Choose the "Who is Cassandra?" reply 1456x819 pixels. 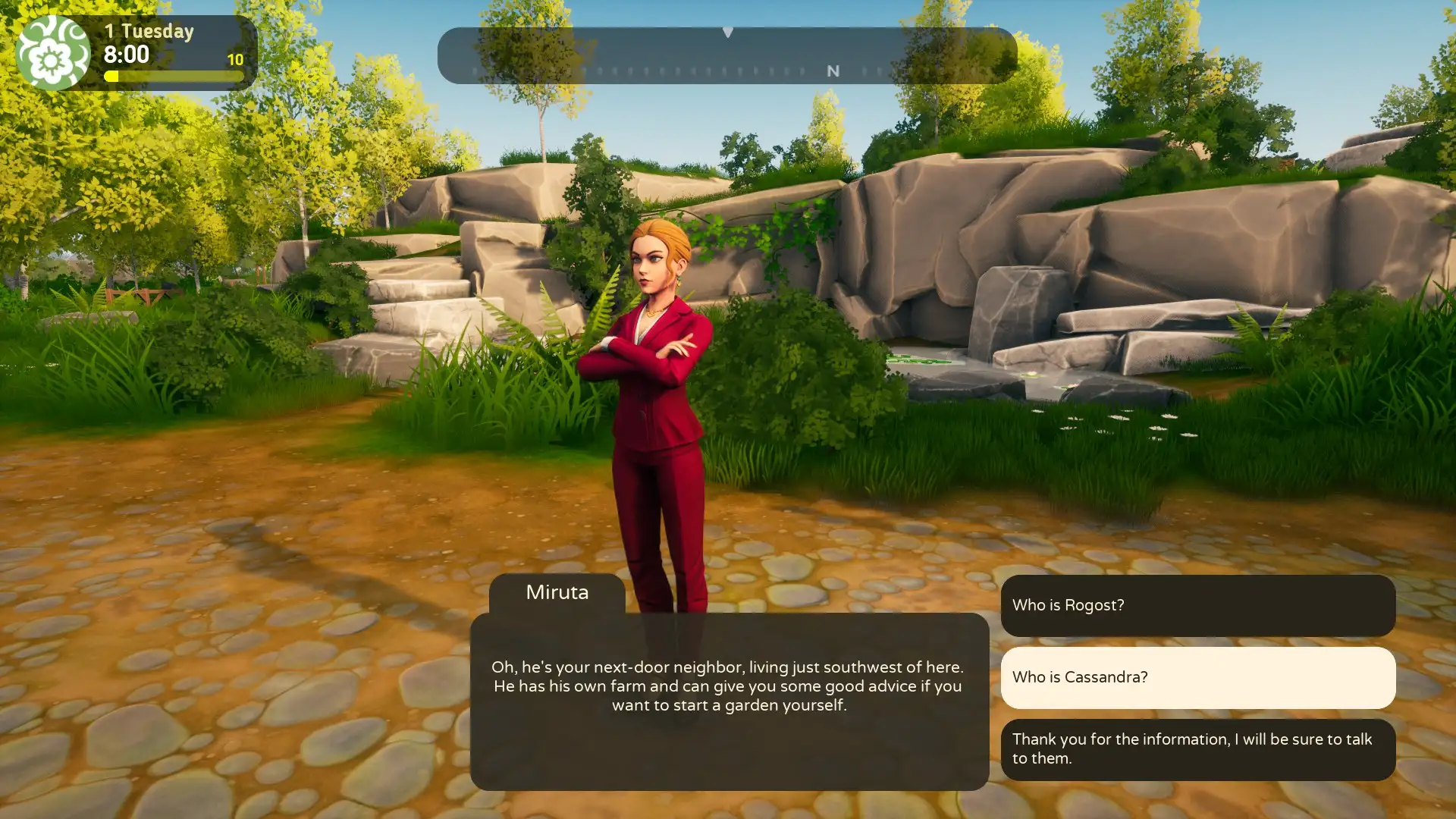tap(1197, 677)
